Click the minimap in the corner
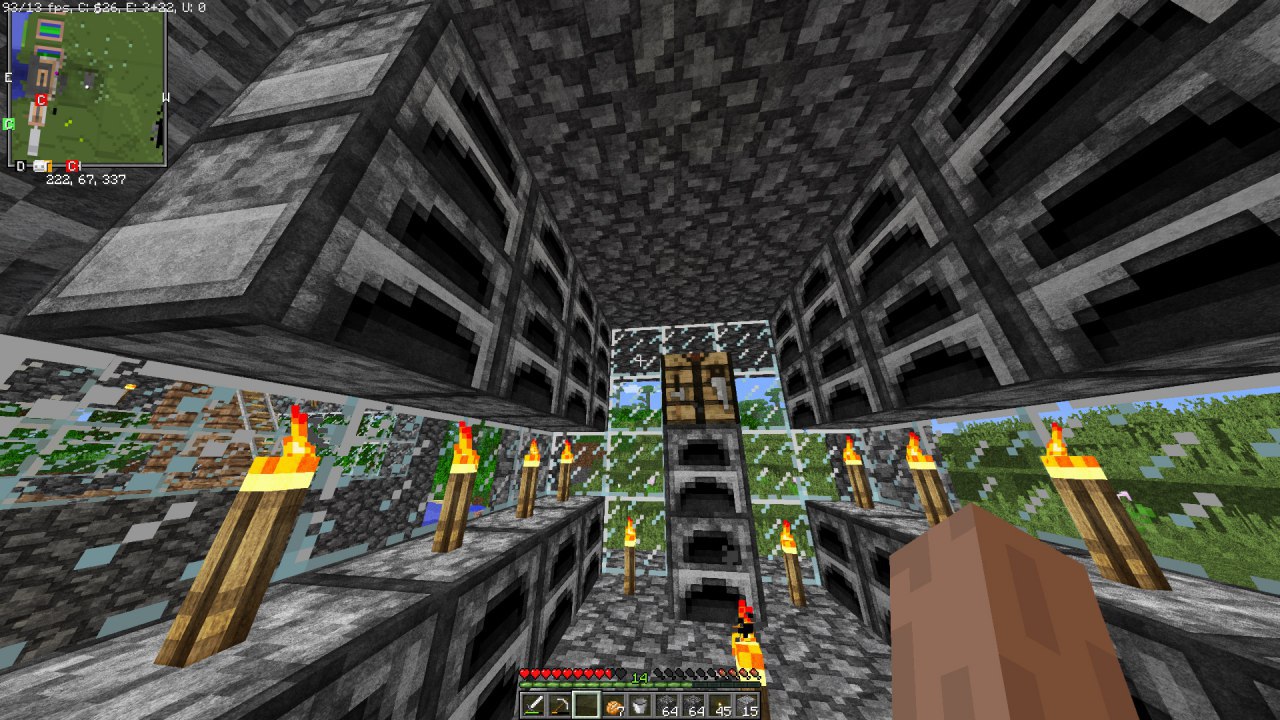This screenshot has width=1280, height=720. 88,86
